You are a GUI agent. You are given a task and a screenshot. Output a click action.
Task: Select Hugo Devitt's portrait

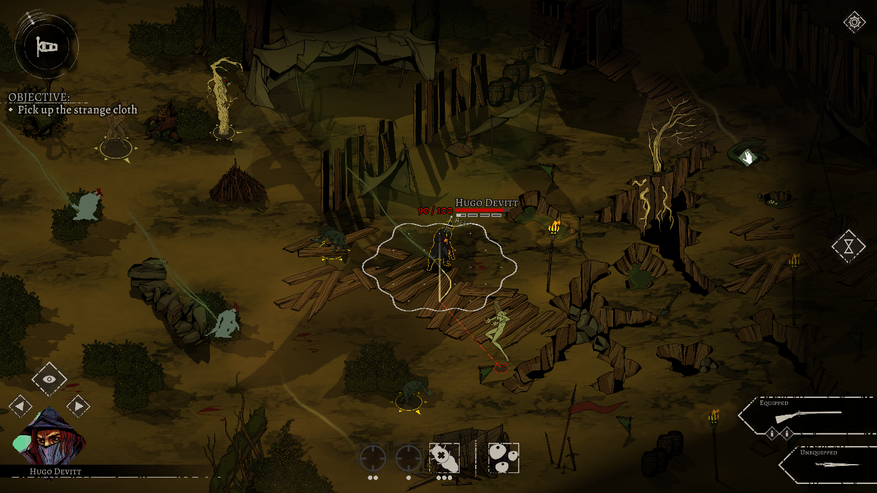tap(49, 438)
